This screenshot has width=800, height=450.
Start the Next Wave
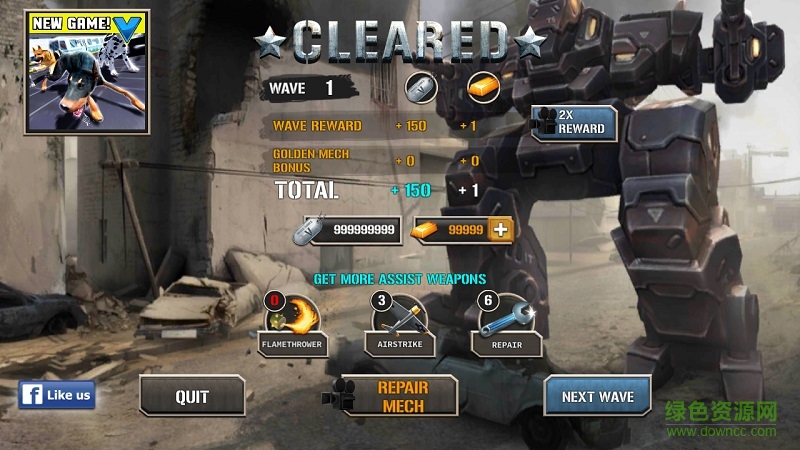pyautogui.click(x=597, y=396)
